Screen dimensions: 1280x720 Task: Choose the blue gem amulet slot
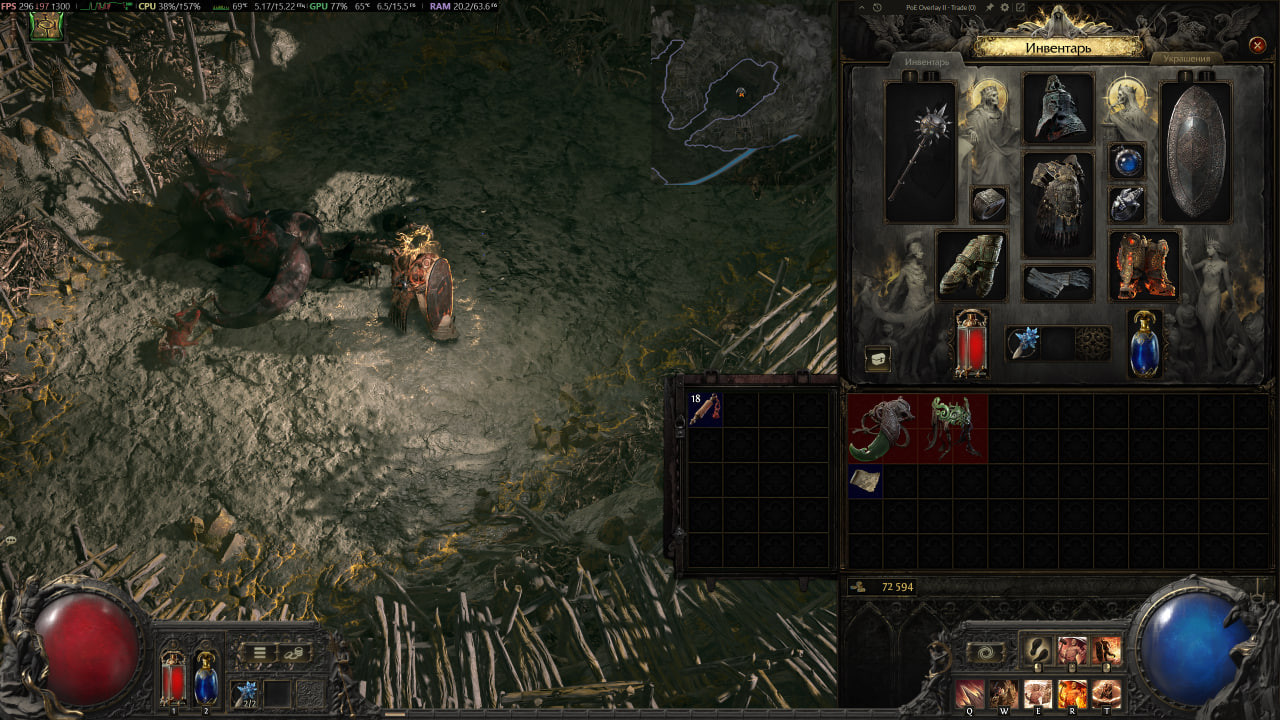tap(1127, 160)
